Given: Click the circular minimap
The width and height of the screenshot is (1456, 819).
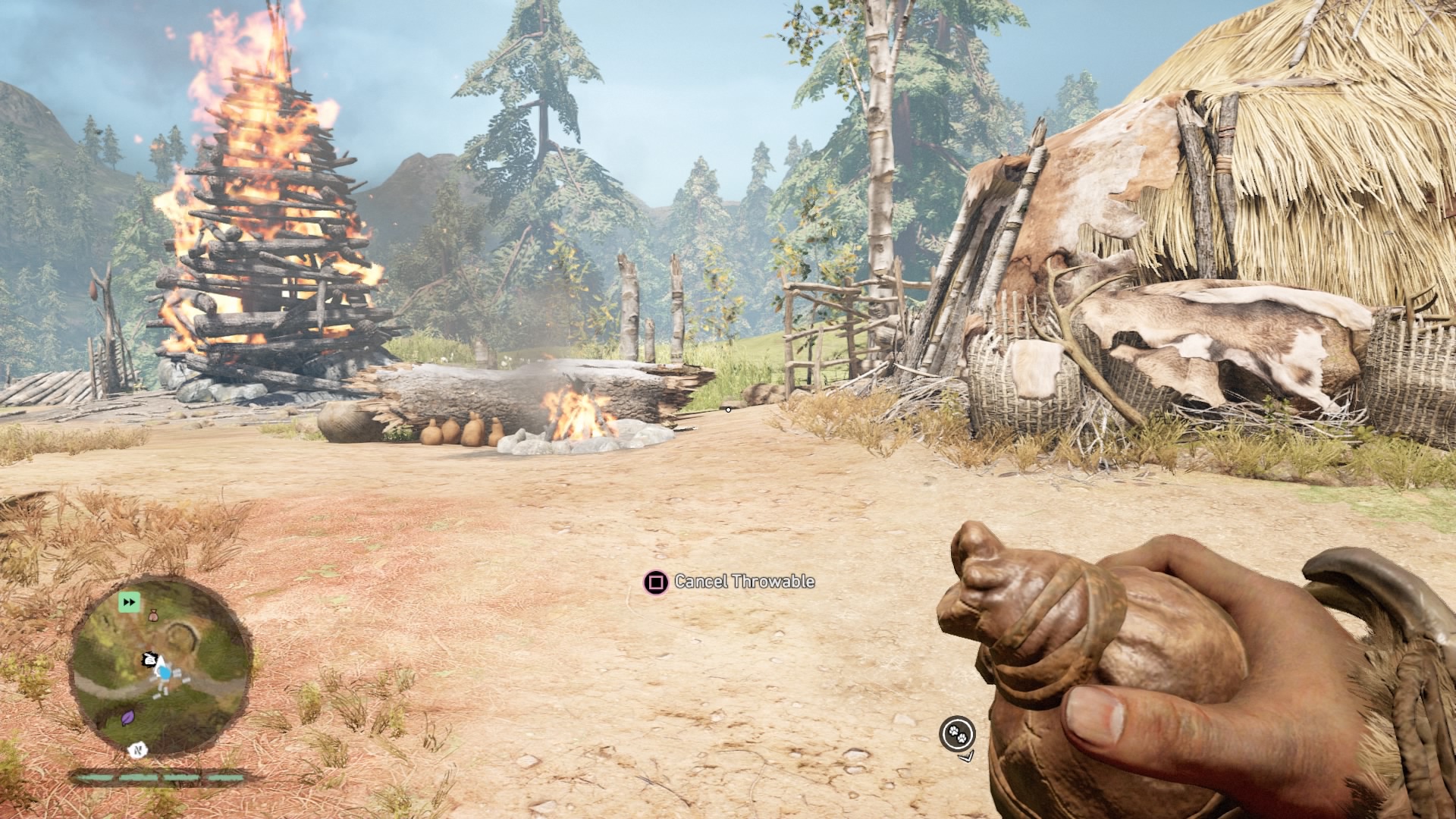Looking at the screenshot, I should [x=159, y=667].
